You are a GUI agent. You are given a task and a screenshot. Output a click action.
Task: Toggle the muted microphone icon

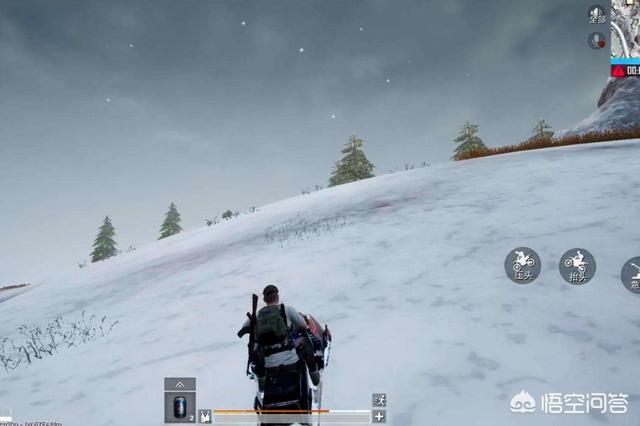point(597,40)
